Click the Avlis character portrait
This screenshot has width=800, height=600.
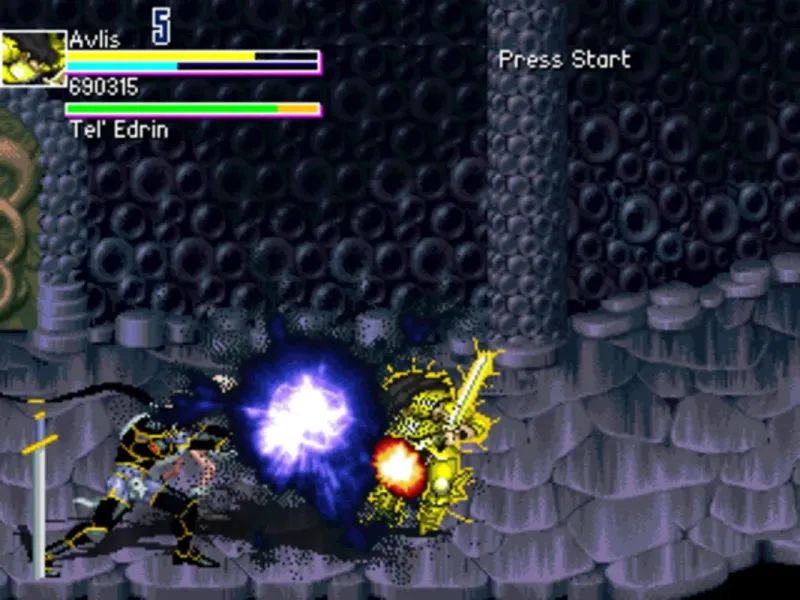pyautogui.click(x=32, y=58)
